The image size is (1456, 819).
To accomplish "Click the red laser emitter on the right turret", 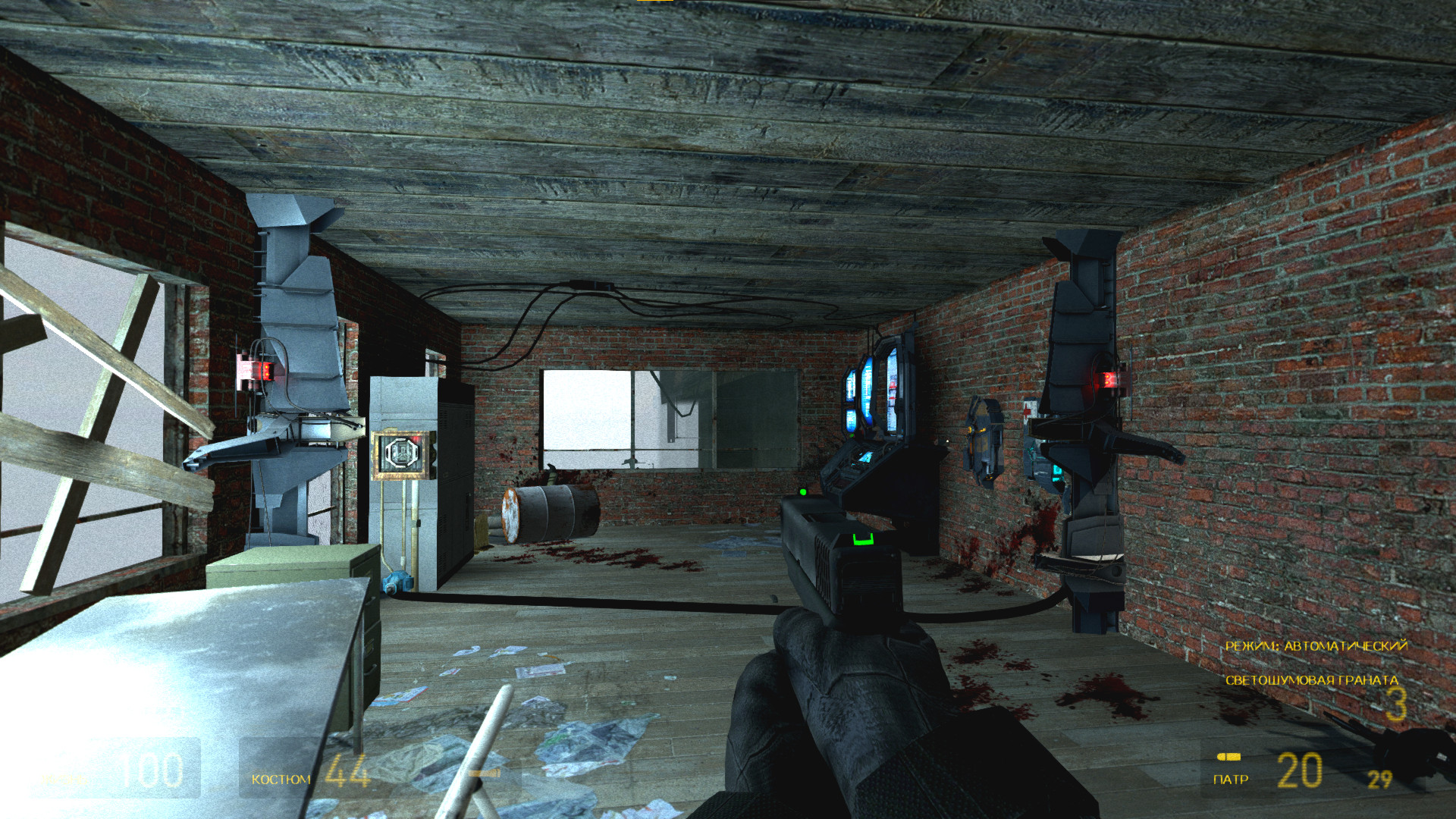I will pos(1108,379).
